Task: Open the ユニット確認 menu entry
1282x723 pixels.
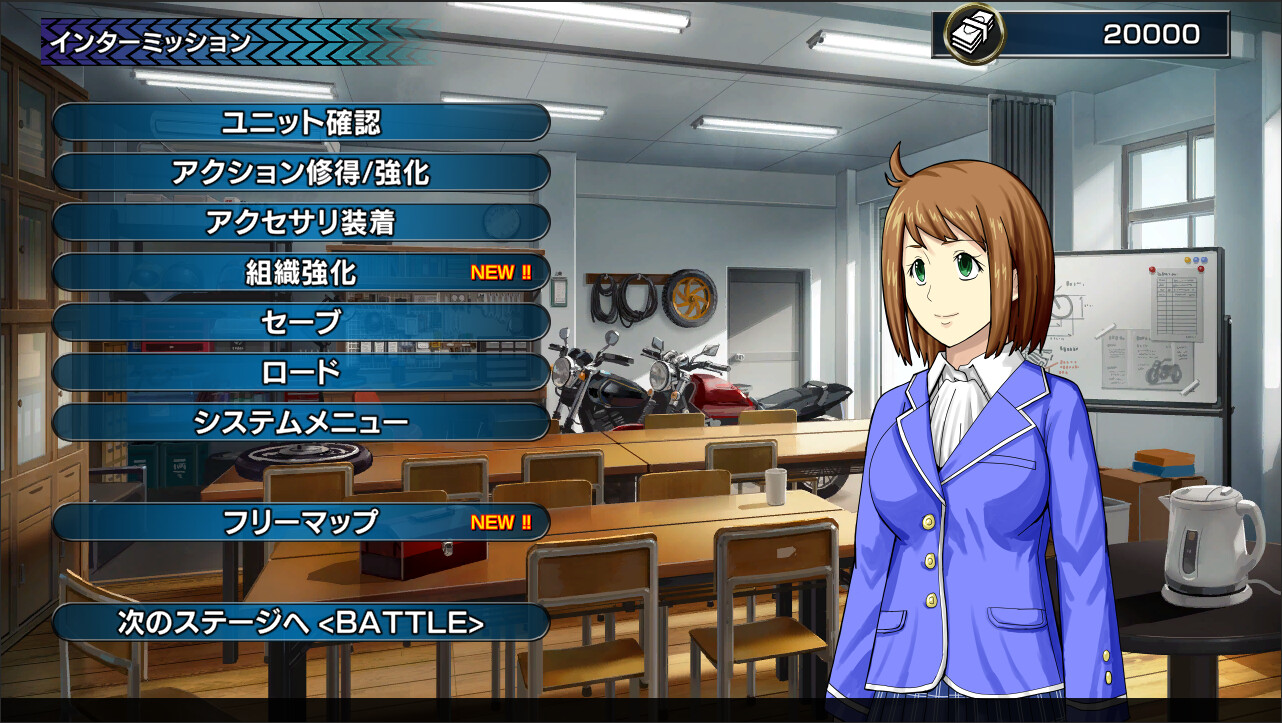Action: click(x=300, y=123)
